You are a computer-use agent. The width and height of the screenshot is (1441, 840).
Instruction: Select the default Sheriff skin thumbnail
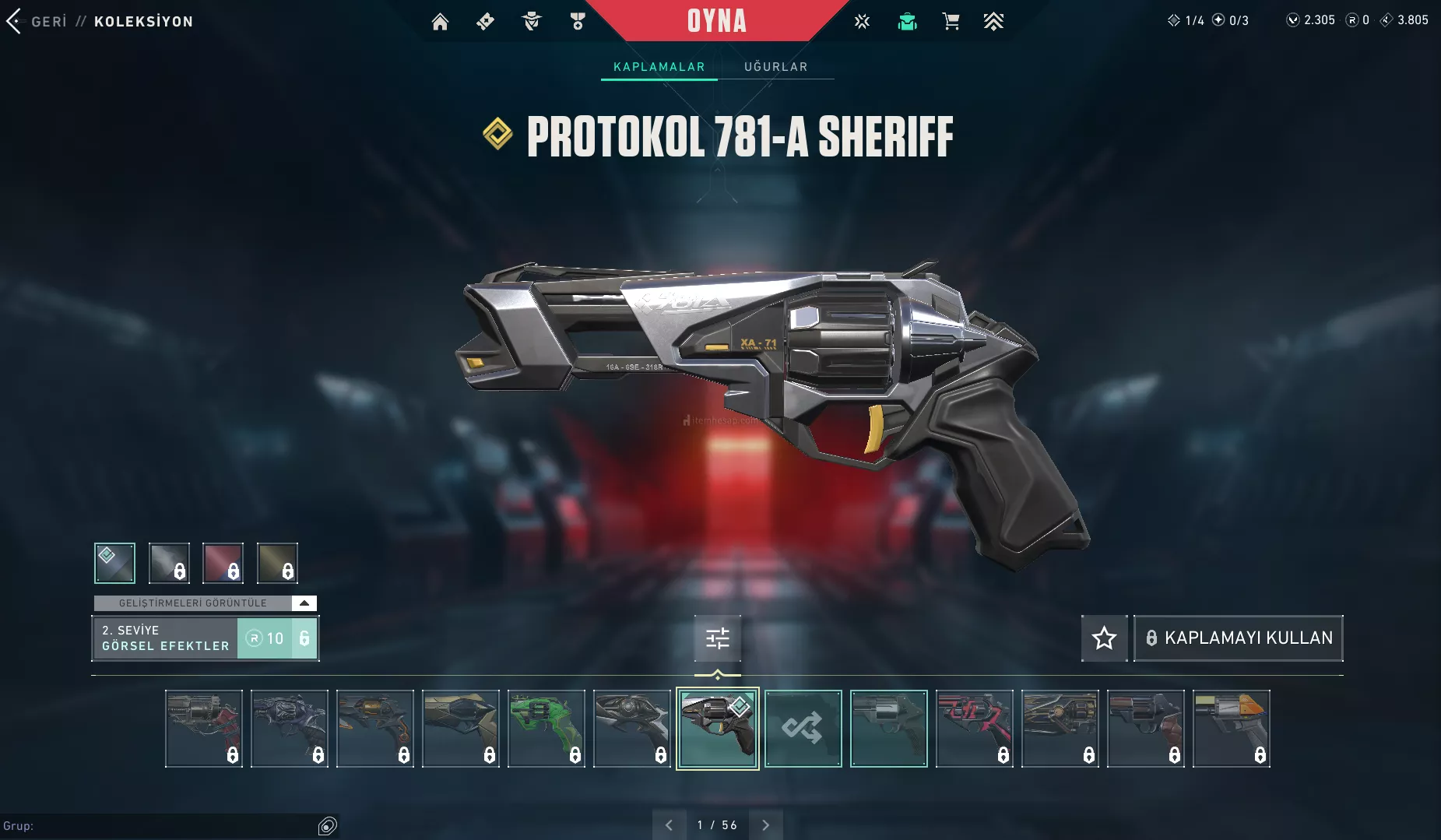click(x=888, y=729)
